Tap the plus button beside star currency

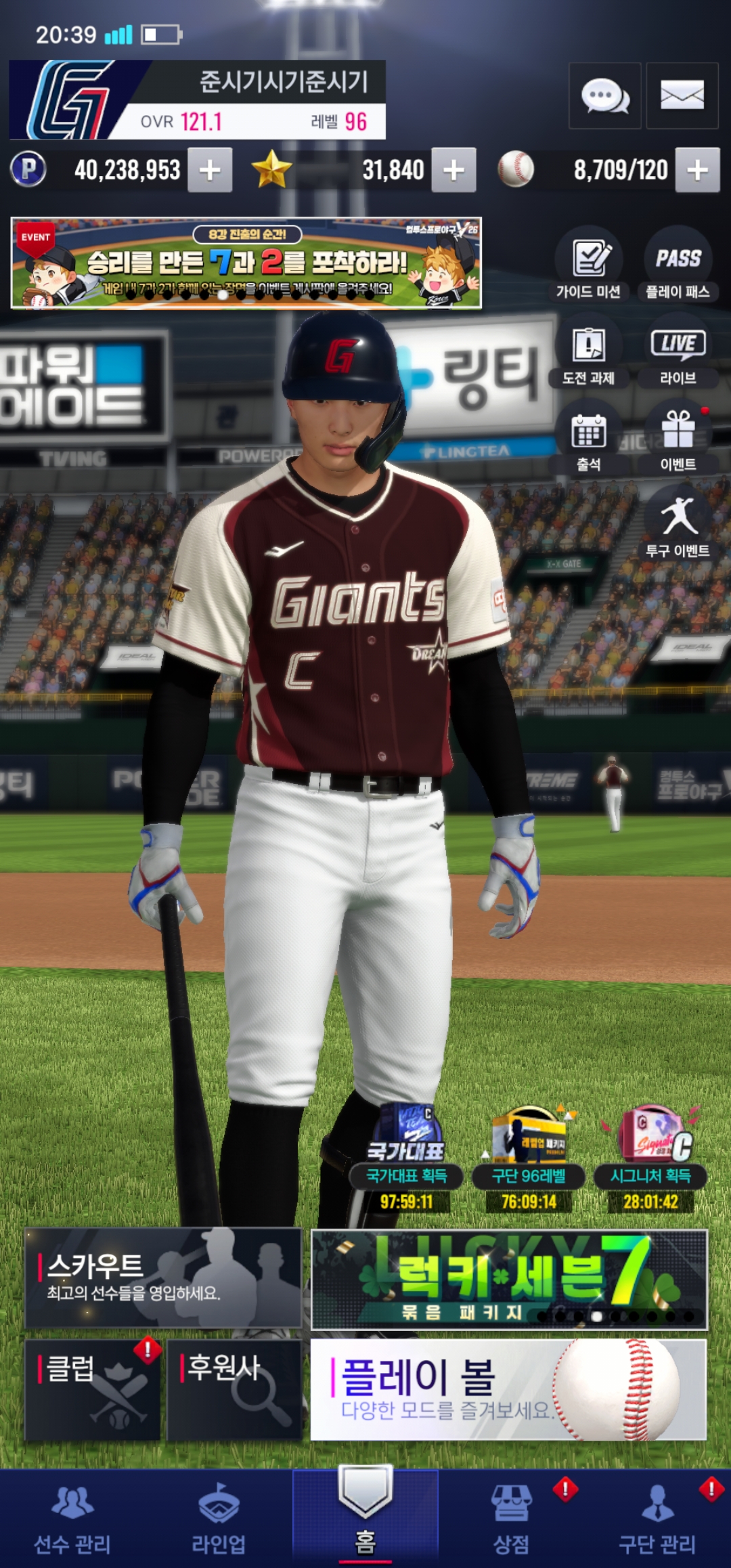click(453, 170)
